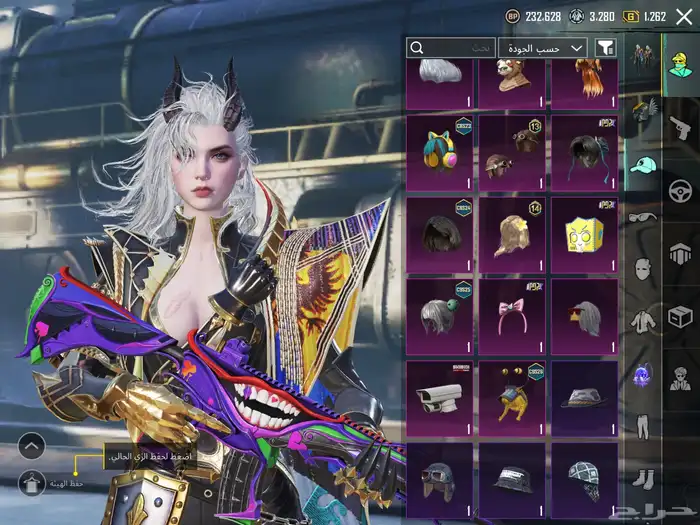This screenshot has width=700, height=525.
Task: Open the sunglasses eyewear category
Action: 642,217
